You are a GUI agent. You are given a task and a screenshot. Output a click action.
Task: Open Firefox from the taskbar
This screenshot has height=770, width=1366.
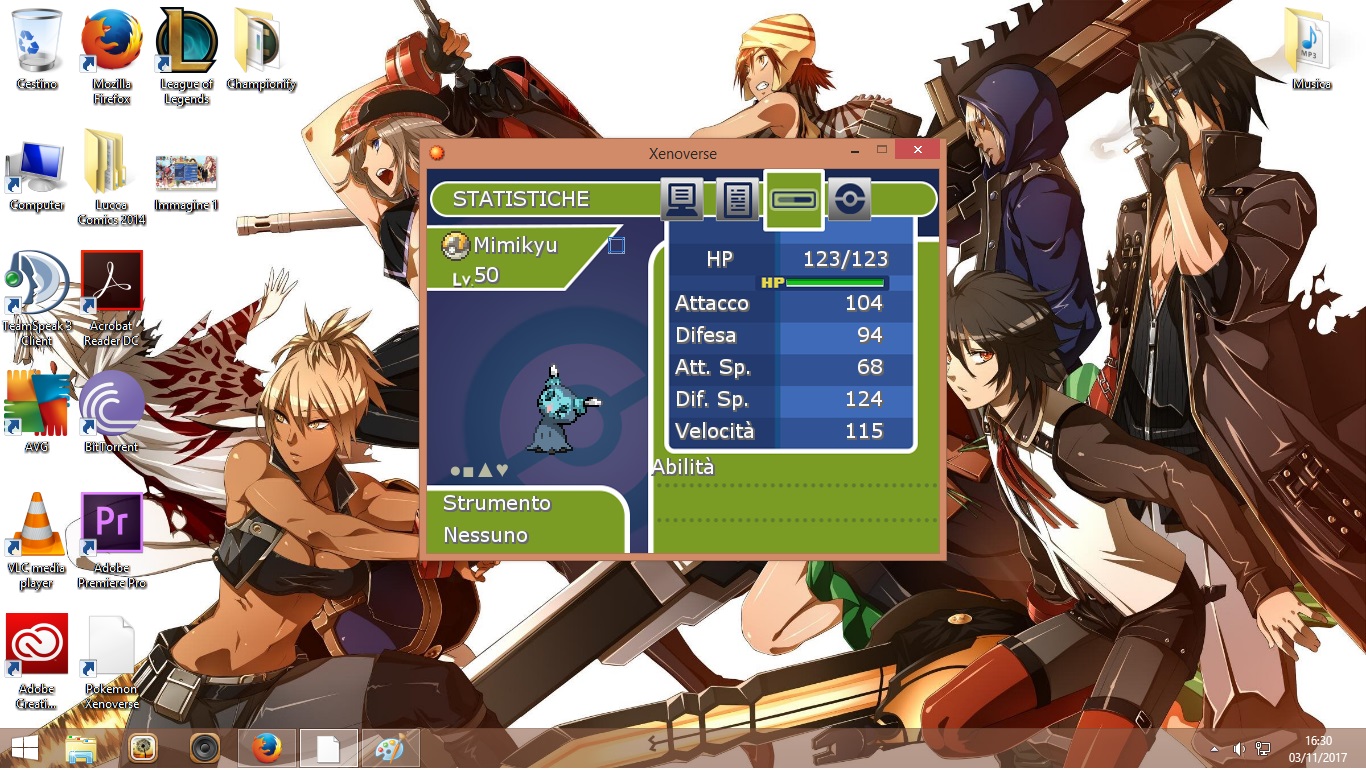click(266, 748)
